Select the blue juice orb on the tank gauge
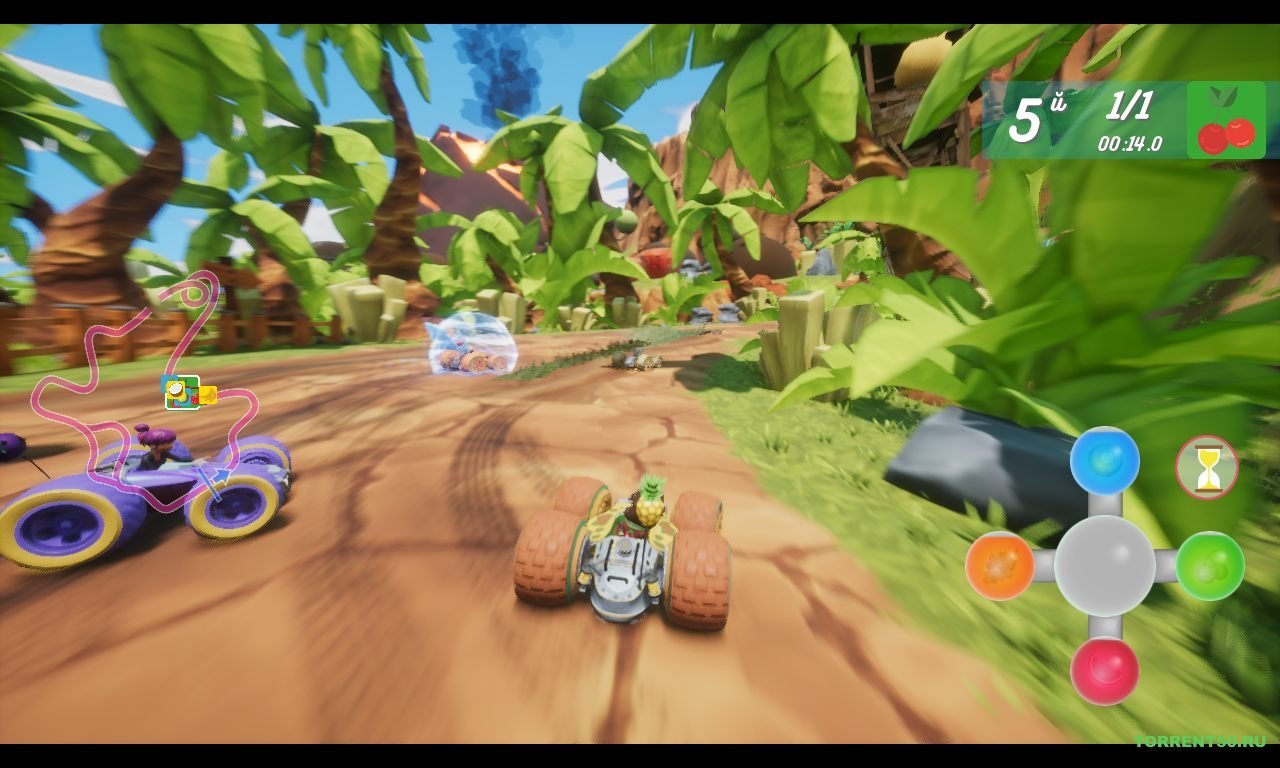 (x=1105, y=458)
